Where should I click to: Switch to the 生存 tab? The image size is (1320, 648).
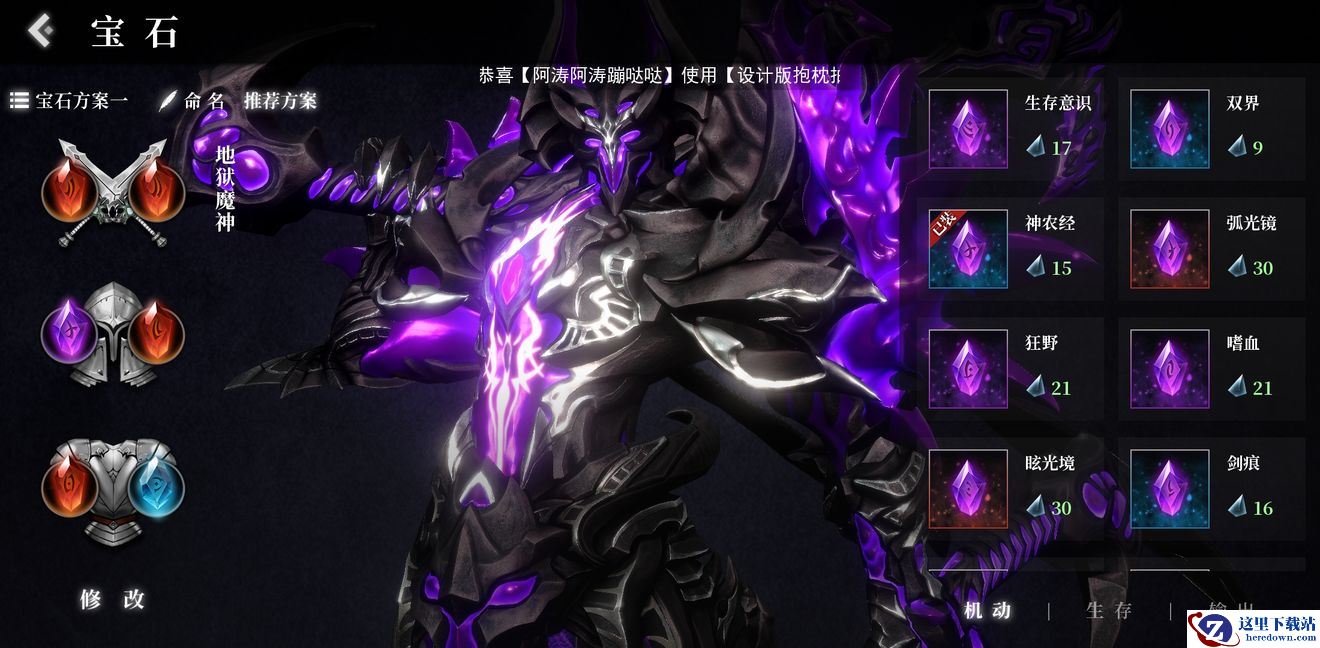coord(1109,610)
